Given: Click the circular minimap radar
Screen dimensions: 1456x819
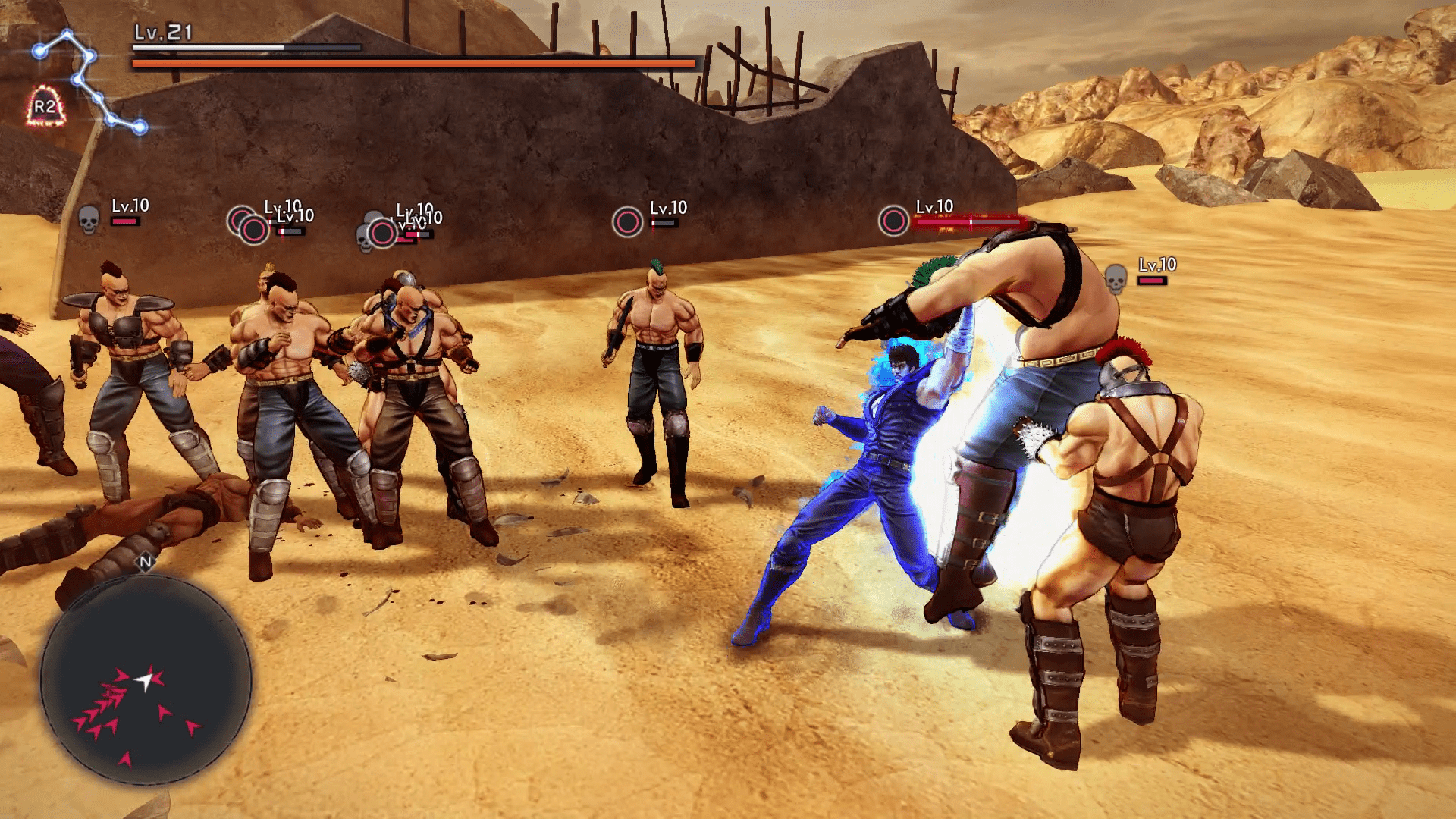Looking at the screenshot, I should (x=146, y=679).
